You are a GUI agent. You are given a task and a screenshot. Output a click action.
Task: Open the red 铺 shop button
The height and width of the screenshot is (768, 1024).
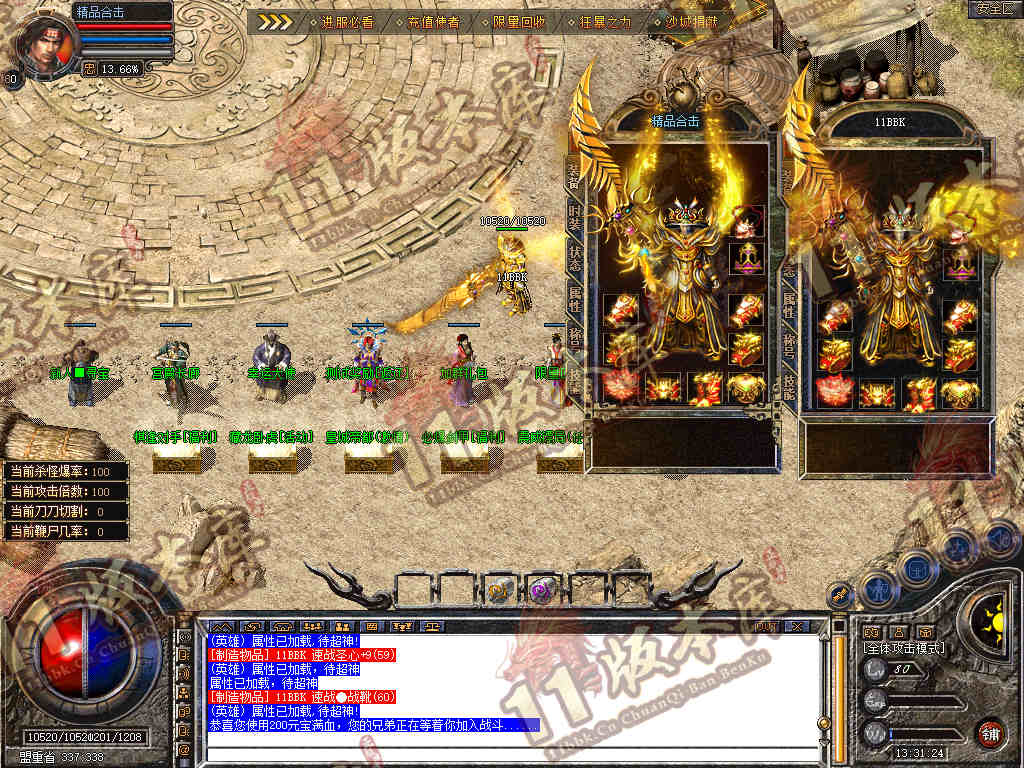990,732
